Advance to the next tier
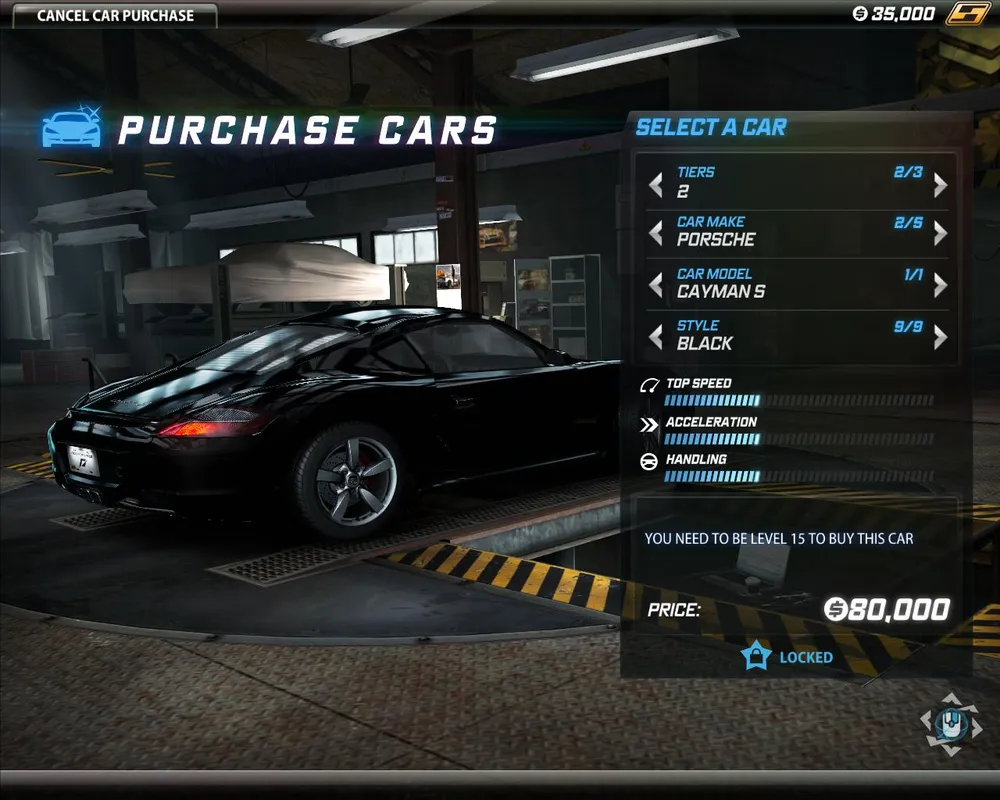The height and width of the screenshot is (800, 1000). click(x=940, y=185)
